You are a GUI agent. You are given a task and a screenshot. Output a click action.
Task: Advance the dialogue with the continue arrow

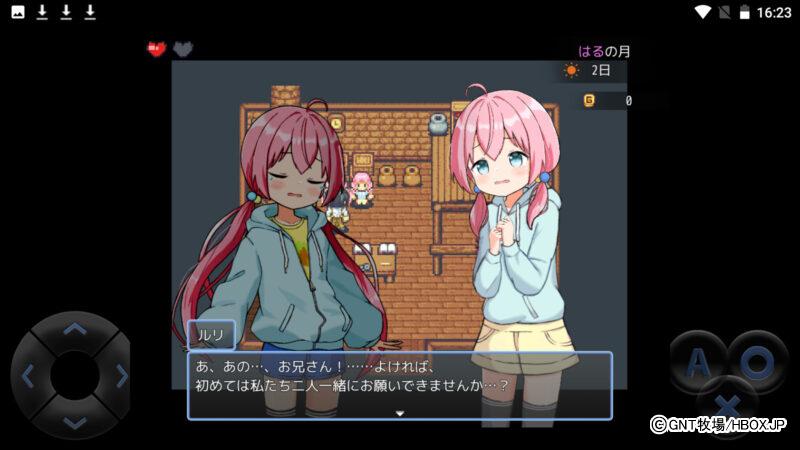click(399, 412)
